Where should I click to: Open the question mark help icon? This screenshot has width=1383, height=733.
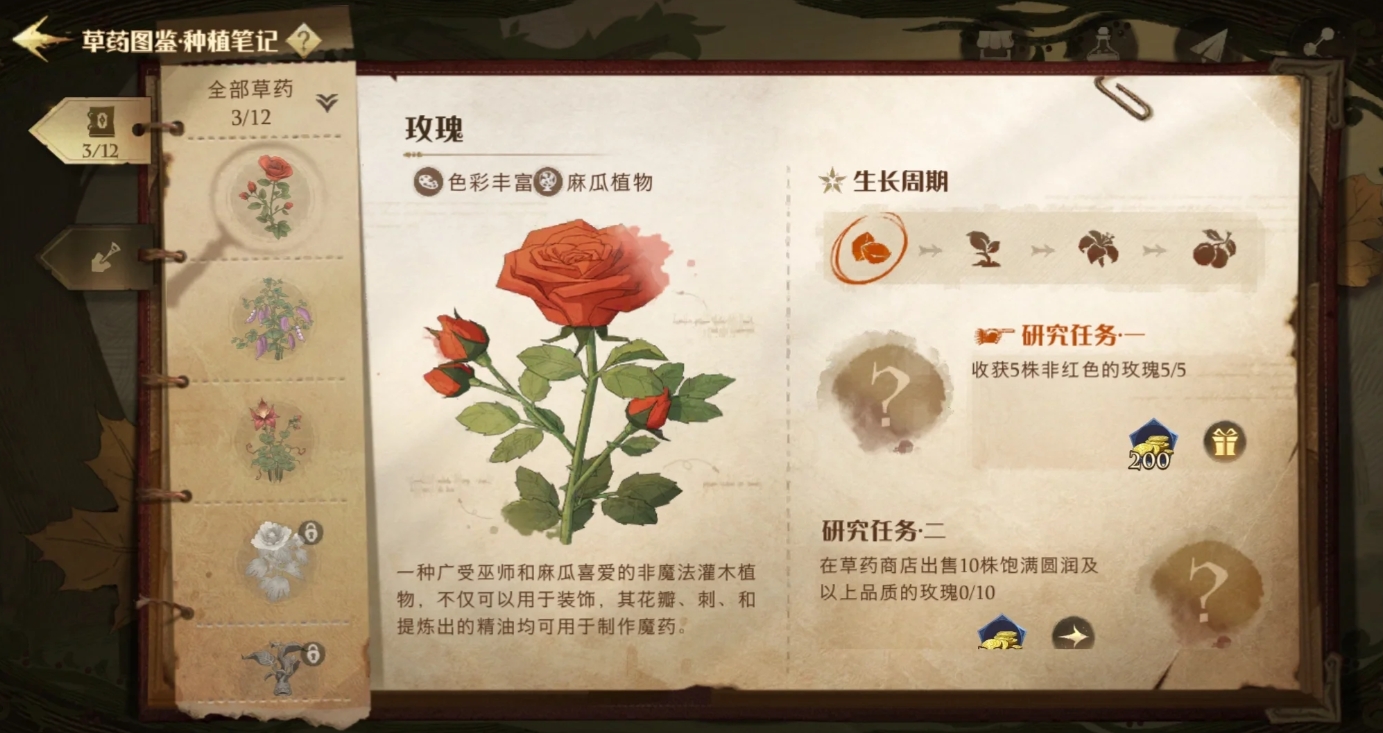(x=304, y=41)
